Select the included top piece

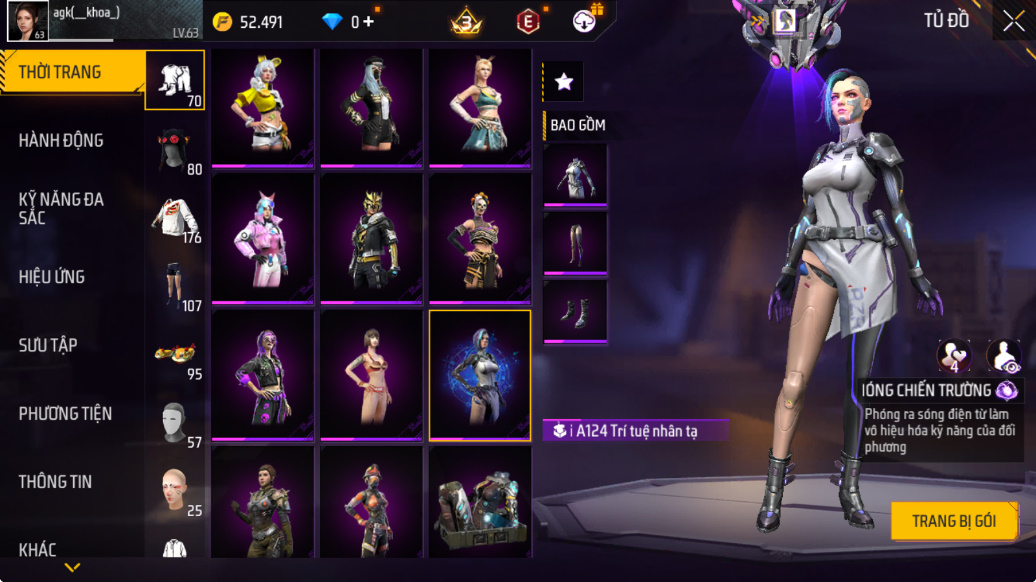(575, 175)
